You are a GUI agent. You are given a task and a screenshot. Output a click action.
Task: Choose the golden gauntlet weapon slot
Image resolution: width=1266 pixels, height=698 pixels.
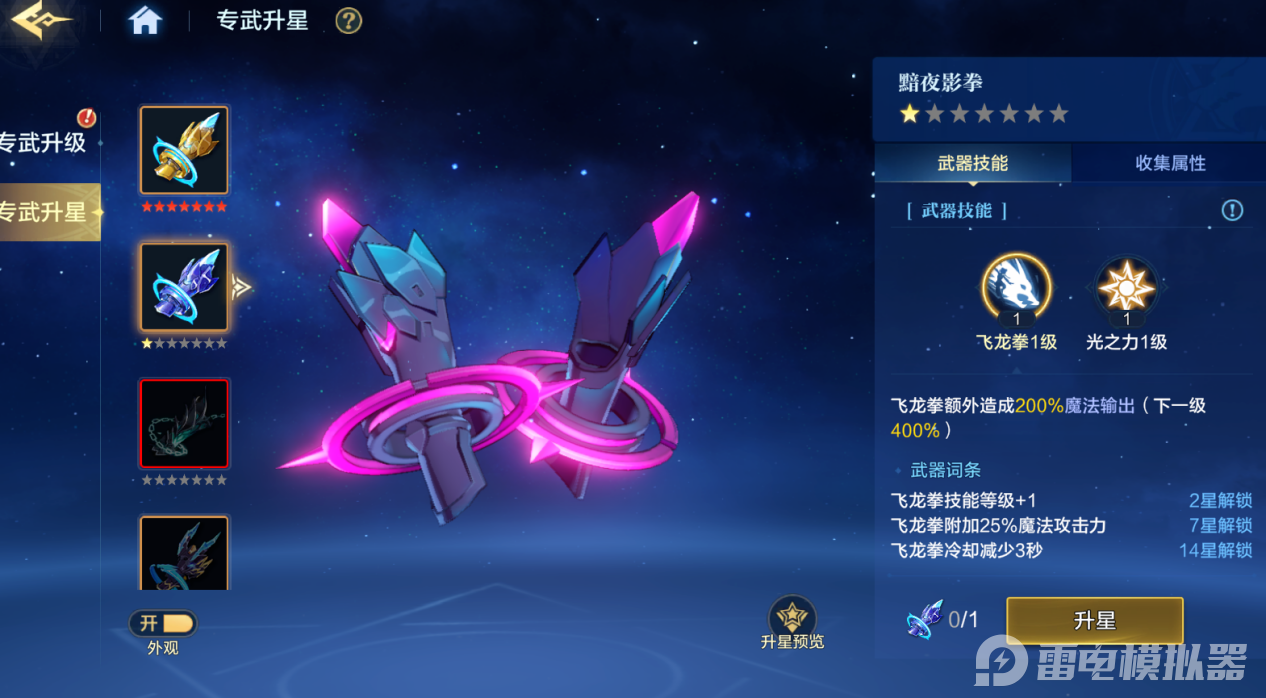click(184, 150)
